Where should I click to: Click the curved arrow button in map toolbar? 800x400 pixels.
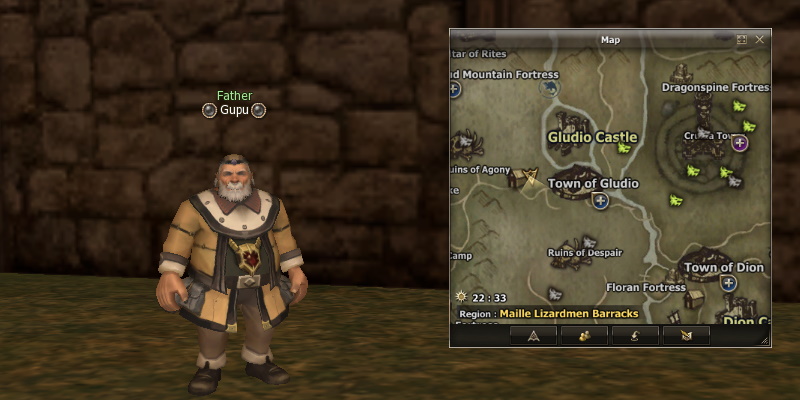pyautogui.click(x=635, y=335)
